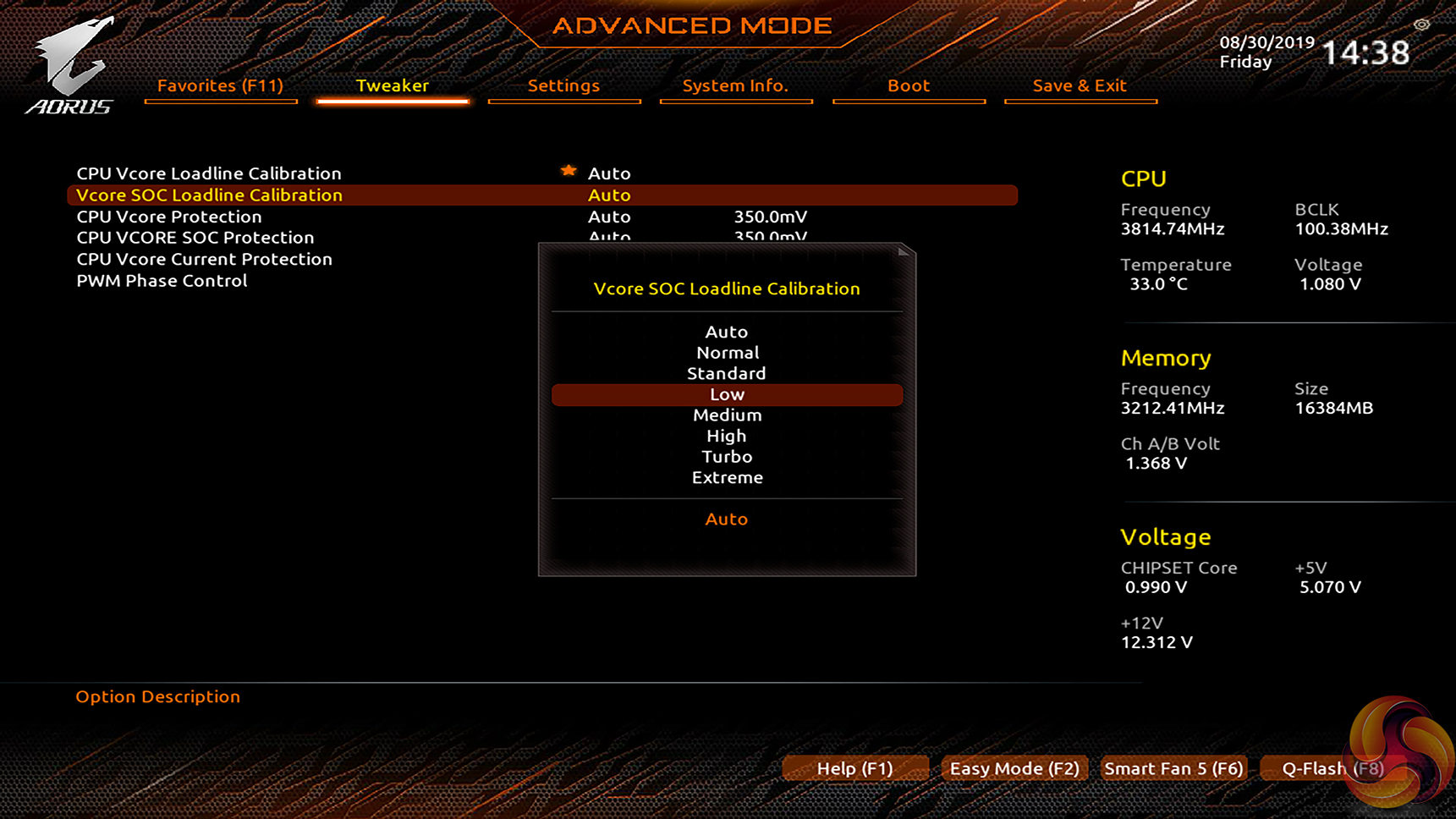Select the CPU Vcore Protection setting
The height and width of the screenshot is (819, 1456).
[x=169, y=217]
